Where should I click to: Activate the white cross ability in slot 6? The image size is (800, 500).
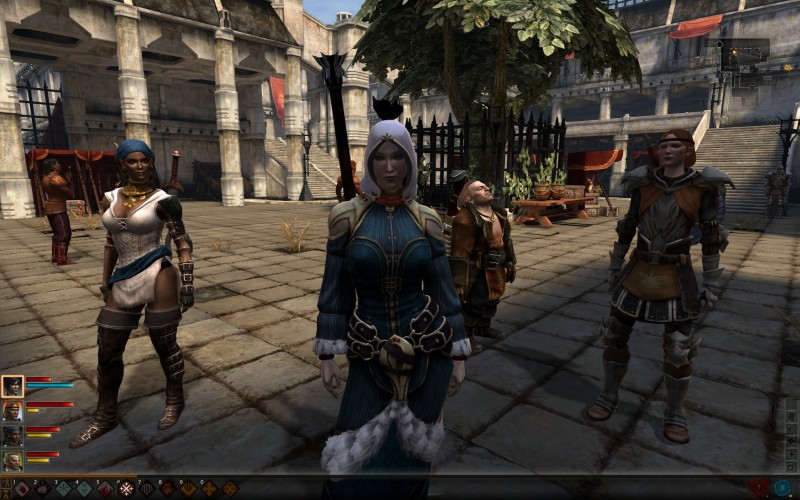coord(126,489)
